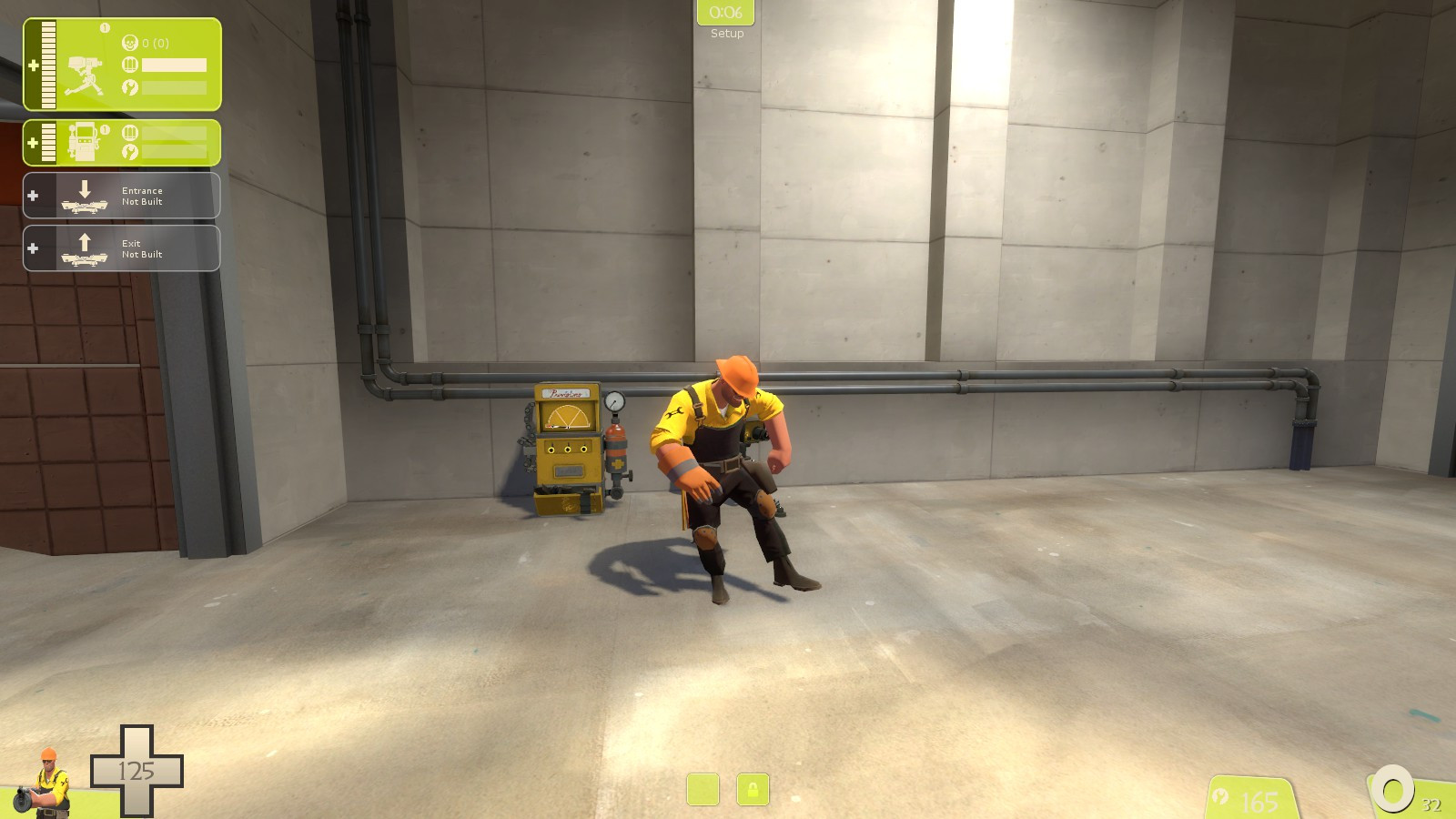Screen dimensions: 1456x819
Task: Select the Dispenser icon
Action: coord(84,141)
